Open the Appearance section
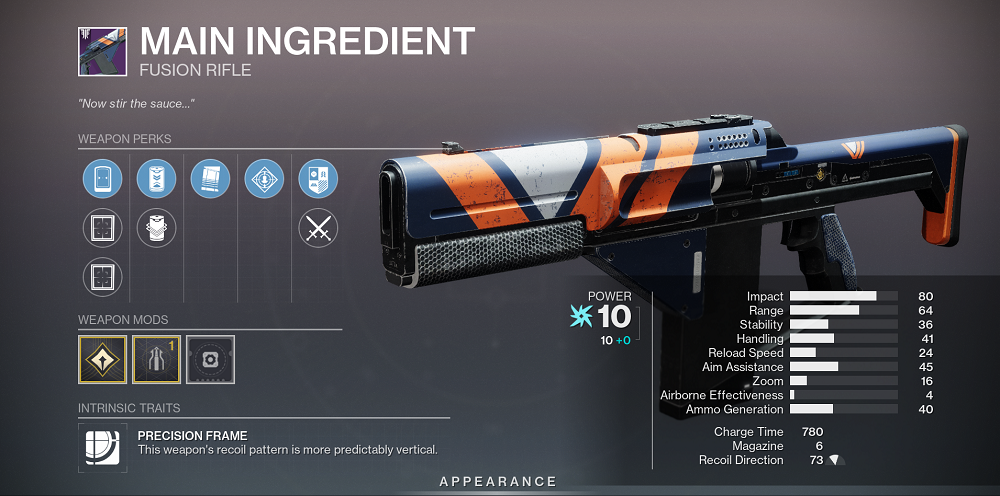The height and width of the screenshot is (496, 1000). [497, 483]
